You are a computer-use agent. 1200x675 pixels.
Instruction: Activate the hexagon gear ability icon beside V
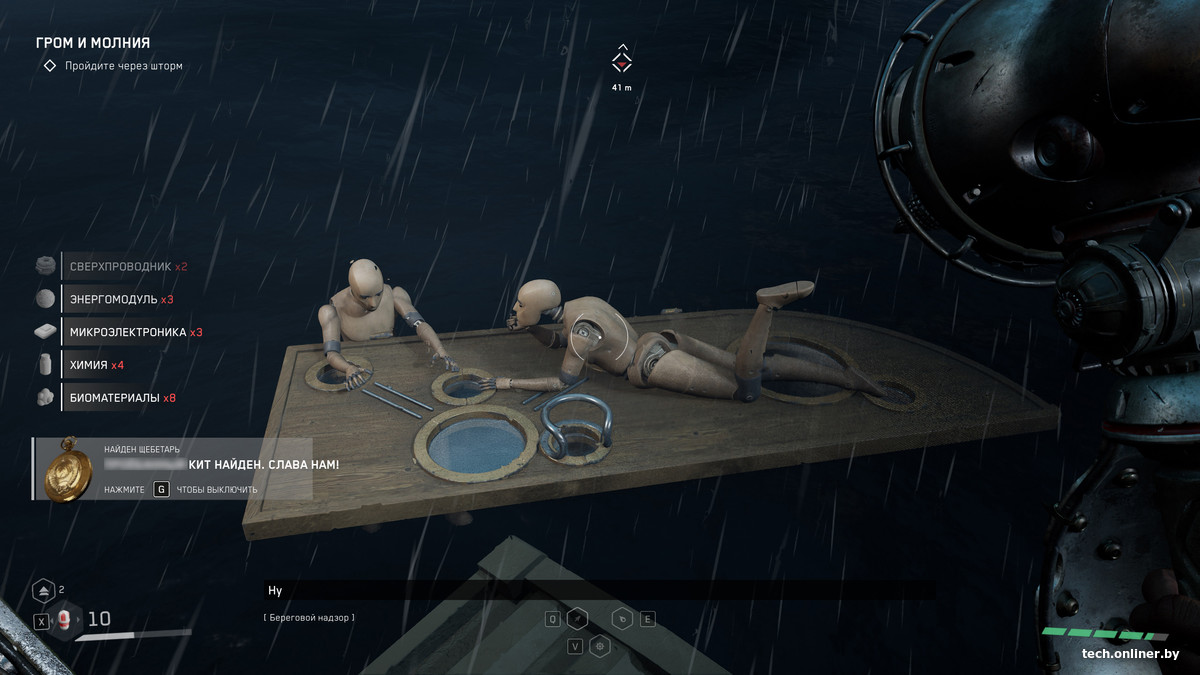(600, 646)
